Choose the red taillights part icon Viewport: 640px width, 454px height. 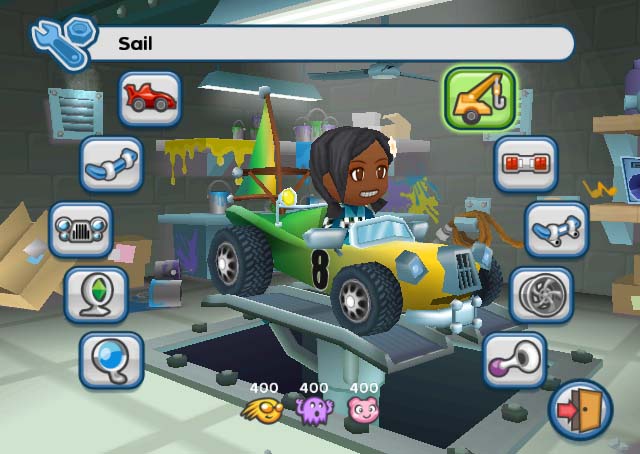pyautogui.click(x=525, y=164)
